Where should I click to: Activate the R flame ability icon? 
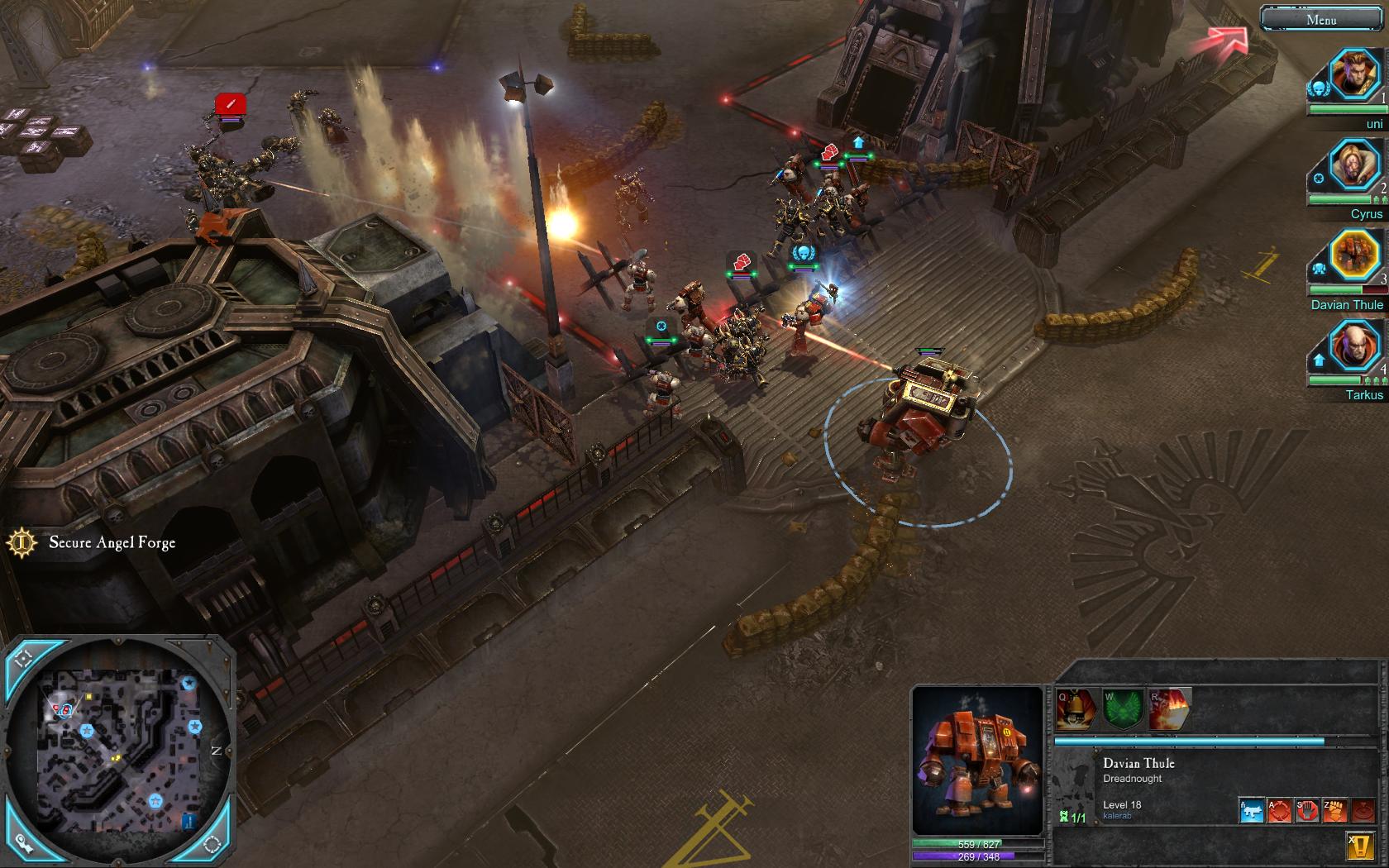(1169, 710)
